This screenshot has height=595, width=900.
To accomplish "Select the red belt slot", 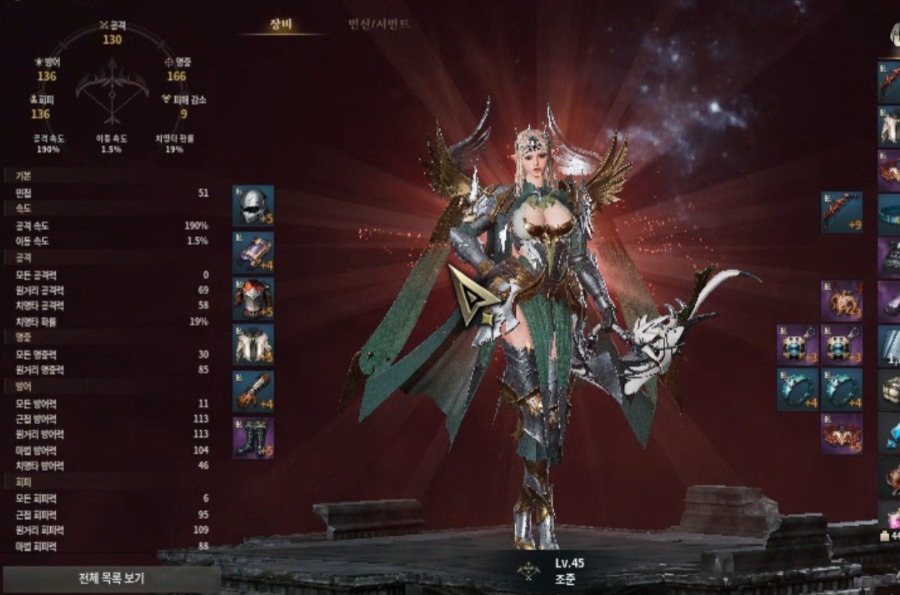I will [x=842, y=434].
